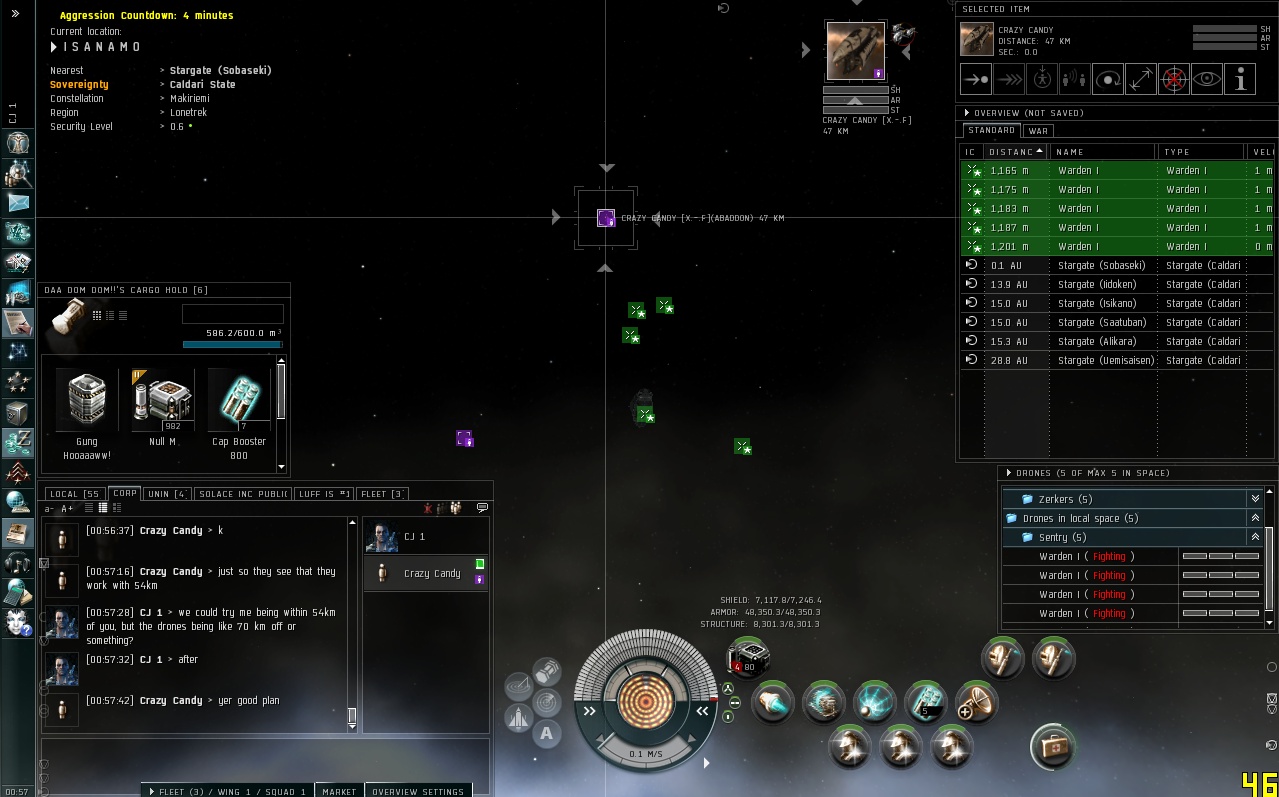Viewport: 1279px width, 797px height.
Task: Show info on the selected item
Action: coord(1240,79)
